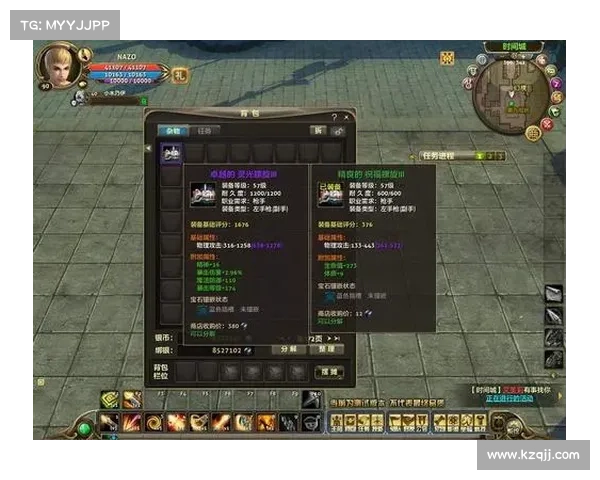600x480 pixels.
Task: Open the 摆摊 (stall) button
Action: click(330, 372)
